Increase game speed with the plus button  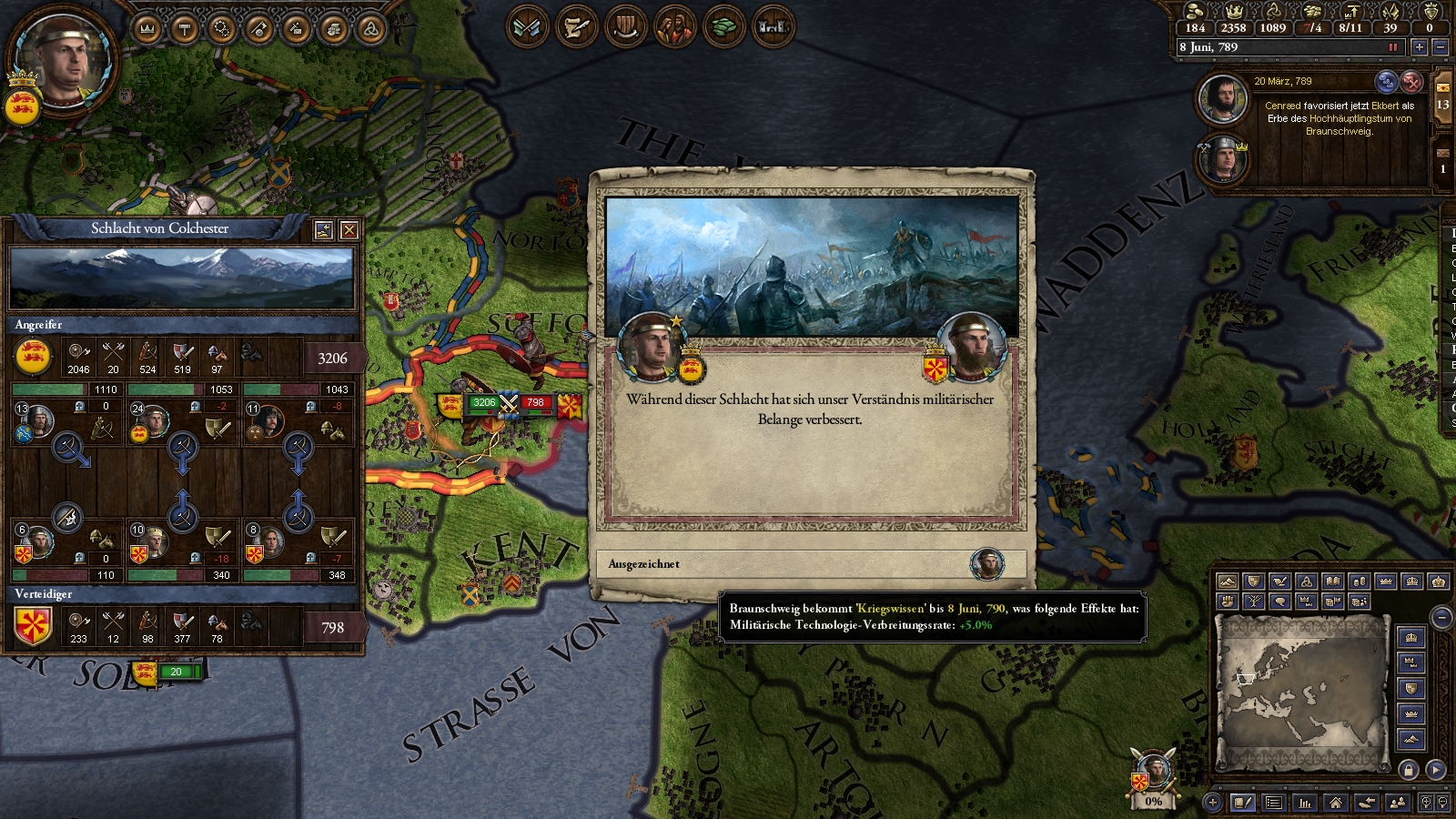(x=1419, y=47)
